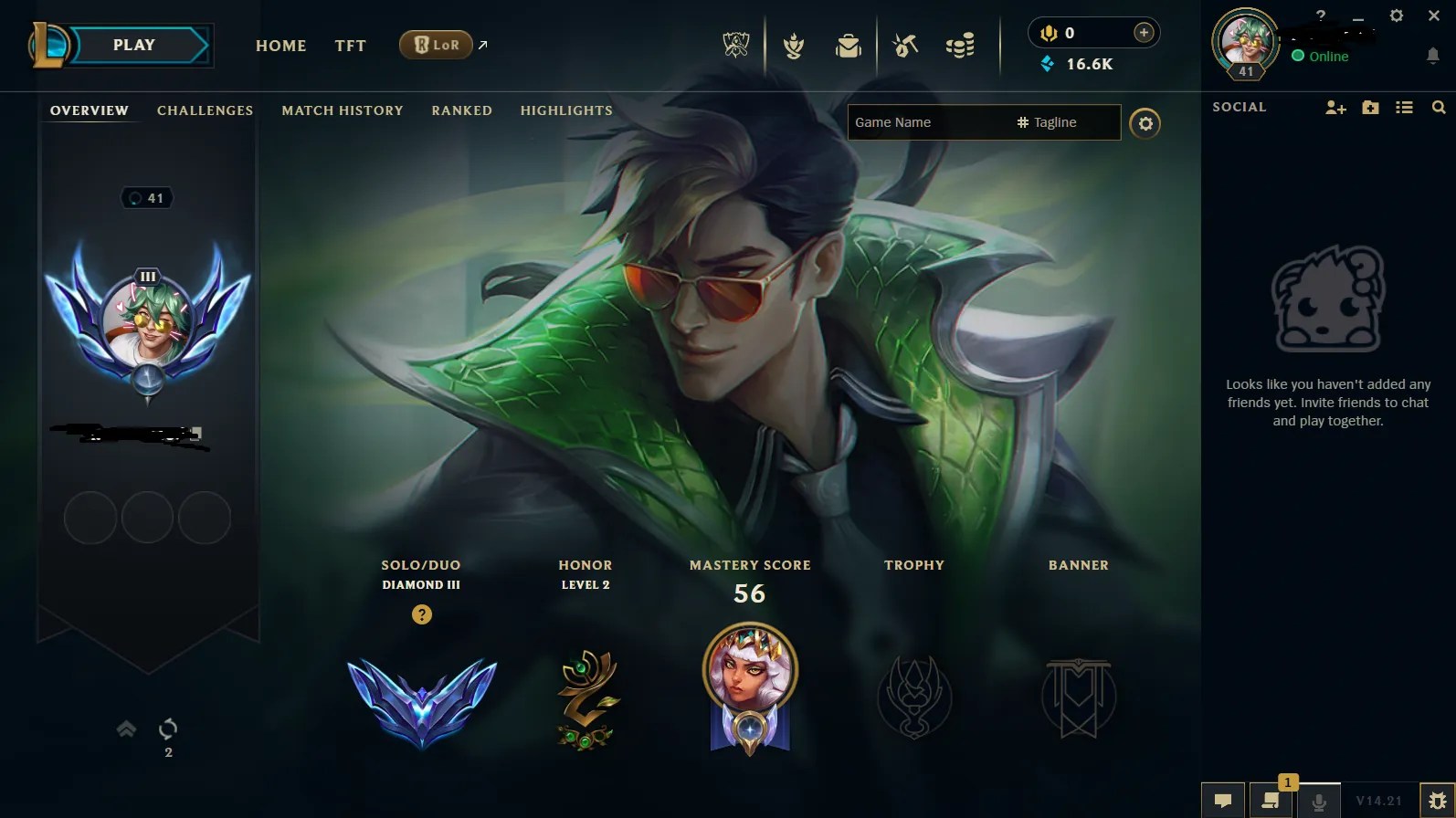The image size is (1456, 818).
Task: Open patch notes scroll with notification badge
Action: point(1271,802)
